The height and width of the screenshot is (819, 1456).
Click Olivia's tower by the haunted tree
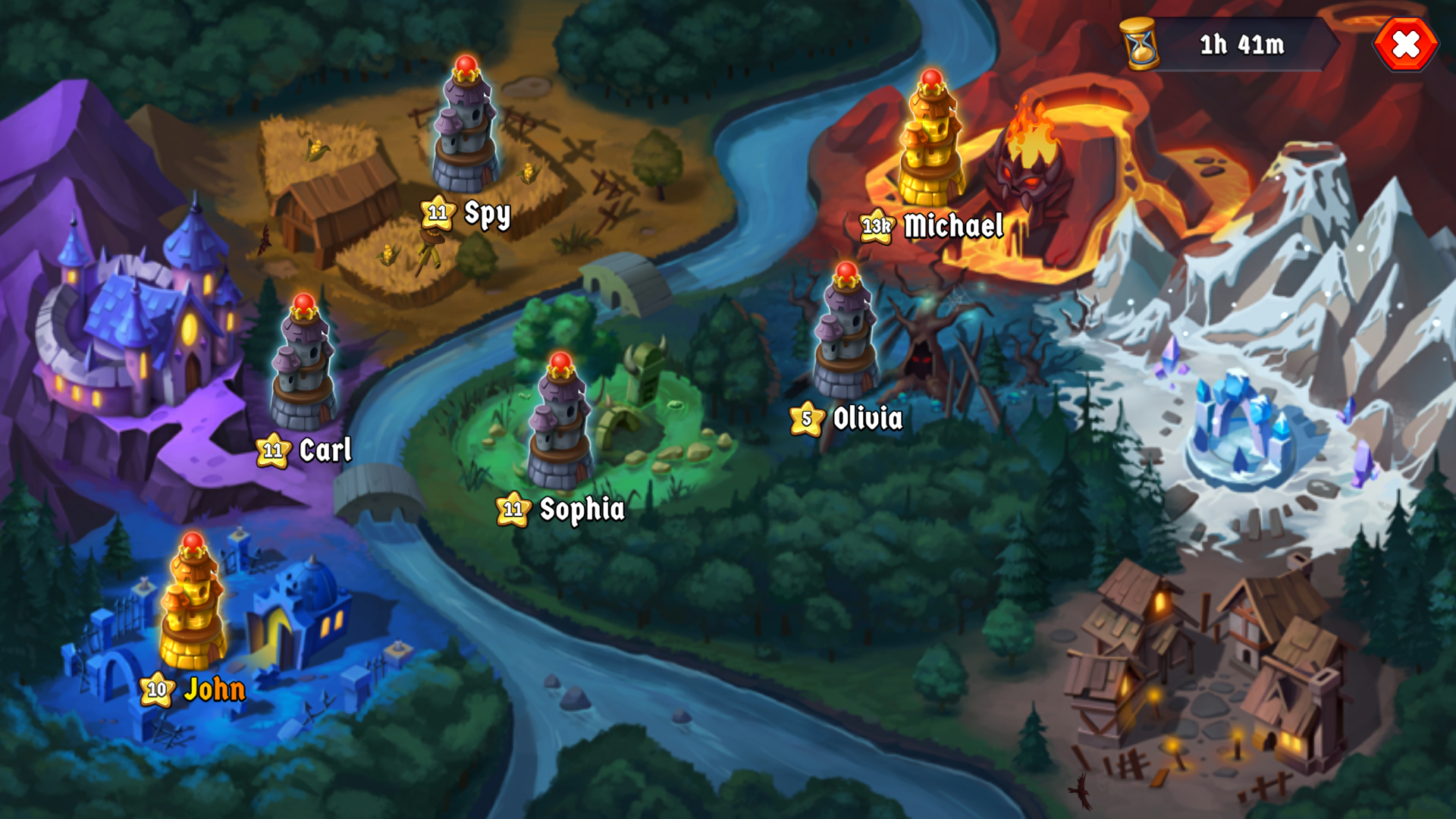tap(844, 341)
